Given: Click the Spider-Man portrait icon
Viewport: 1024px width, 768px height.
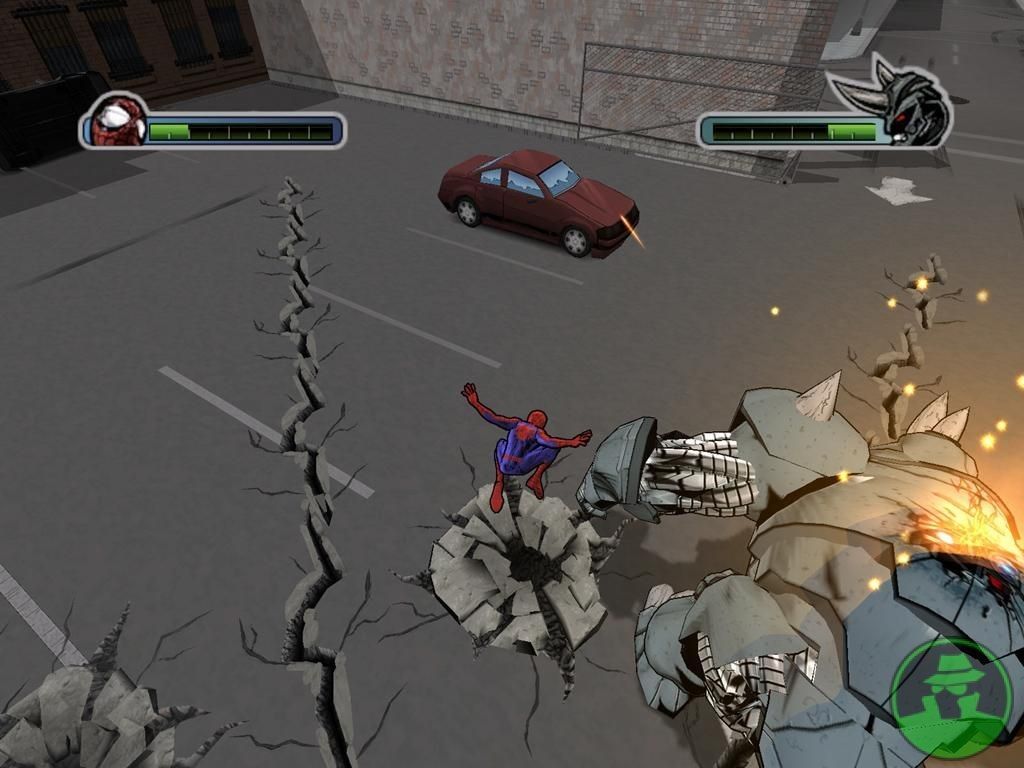Looking at the screenshot, I should 116,122.
